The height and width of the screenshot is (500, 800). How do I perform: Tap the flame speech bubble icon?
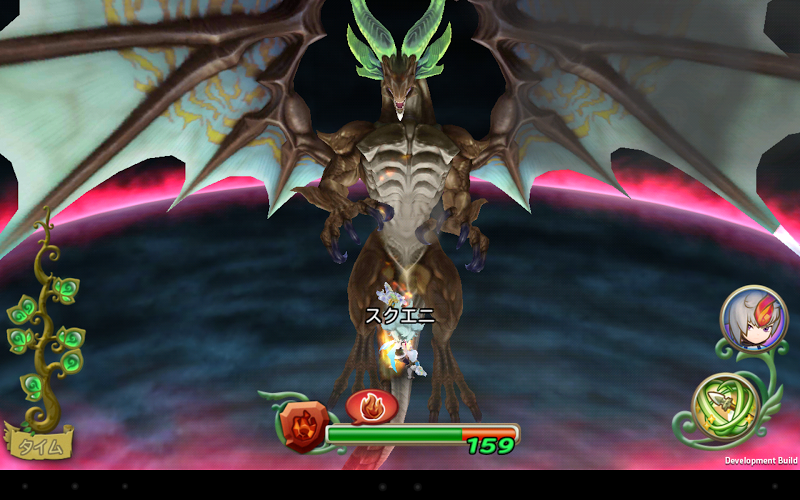coord(371,406)
